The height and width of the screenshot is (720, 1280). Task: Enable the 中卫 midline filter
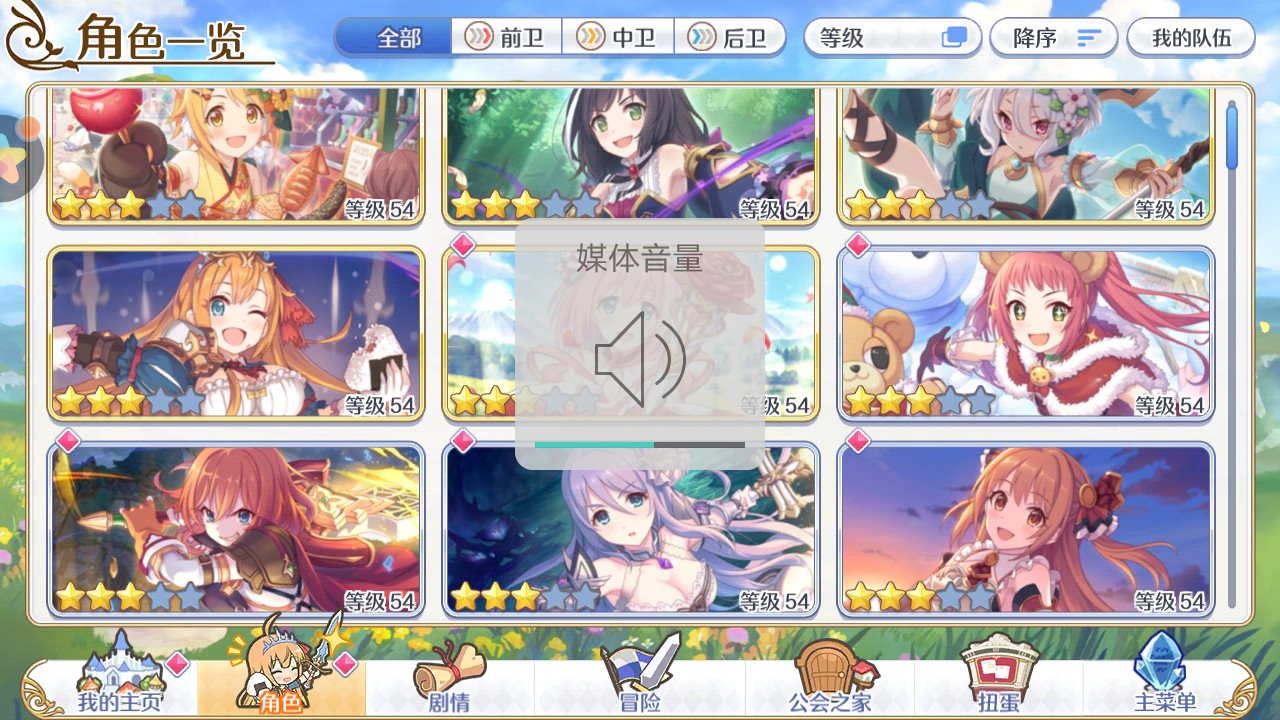(x=618, y=37)
